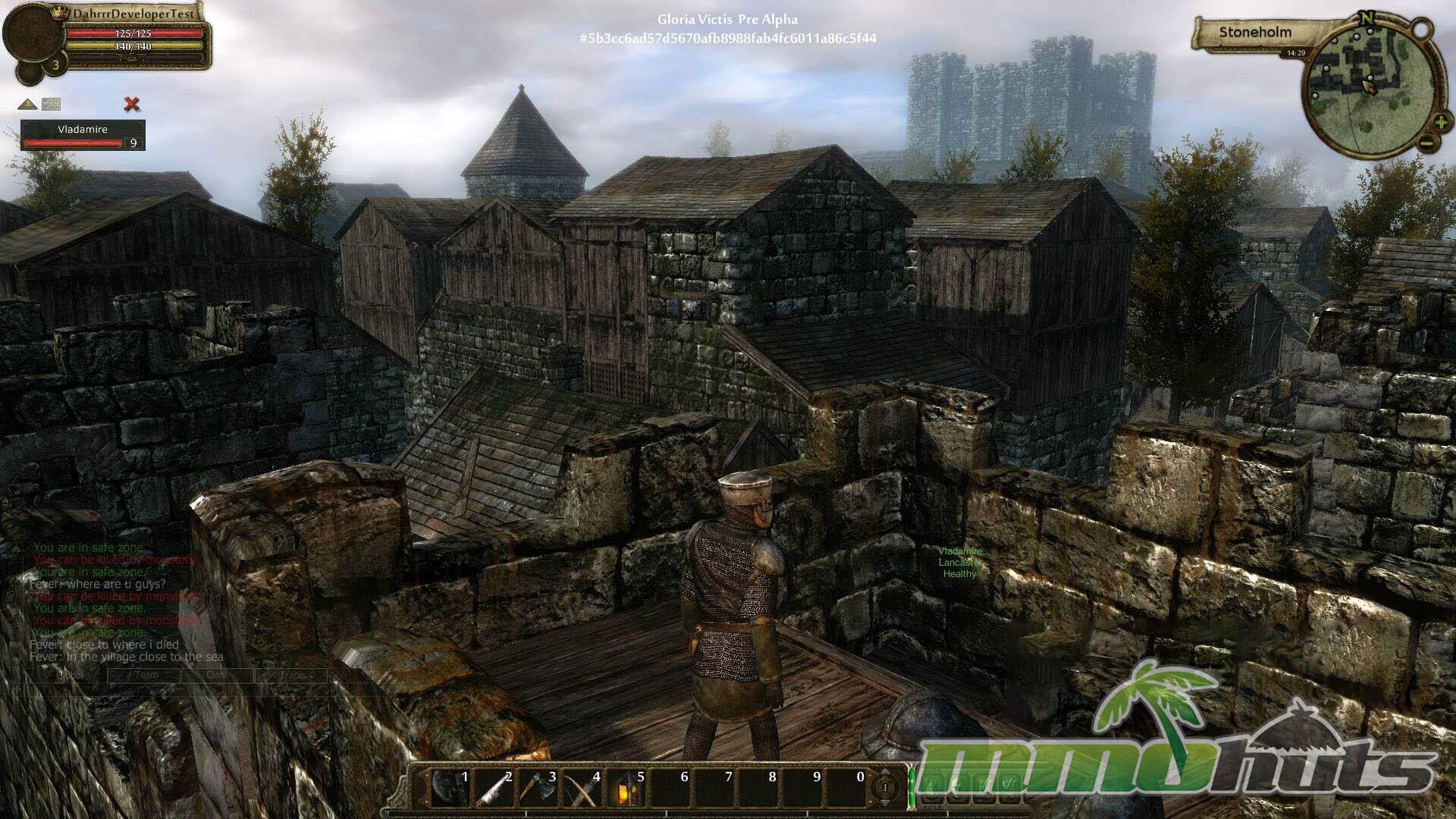Toggle the party grid layout icon
Screen dimensions: 1456x819
[x=51, y=104]
